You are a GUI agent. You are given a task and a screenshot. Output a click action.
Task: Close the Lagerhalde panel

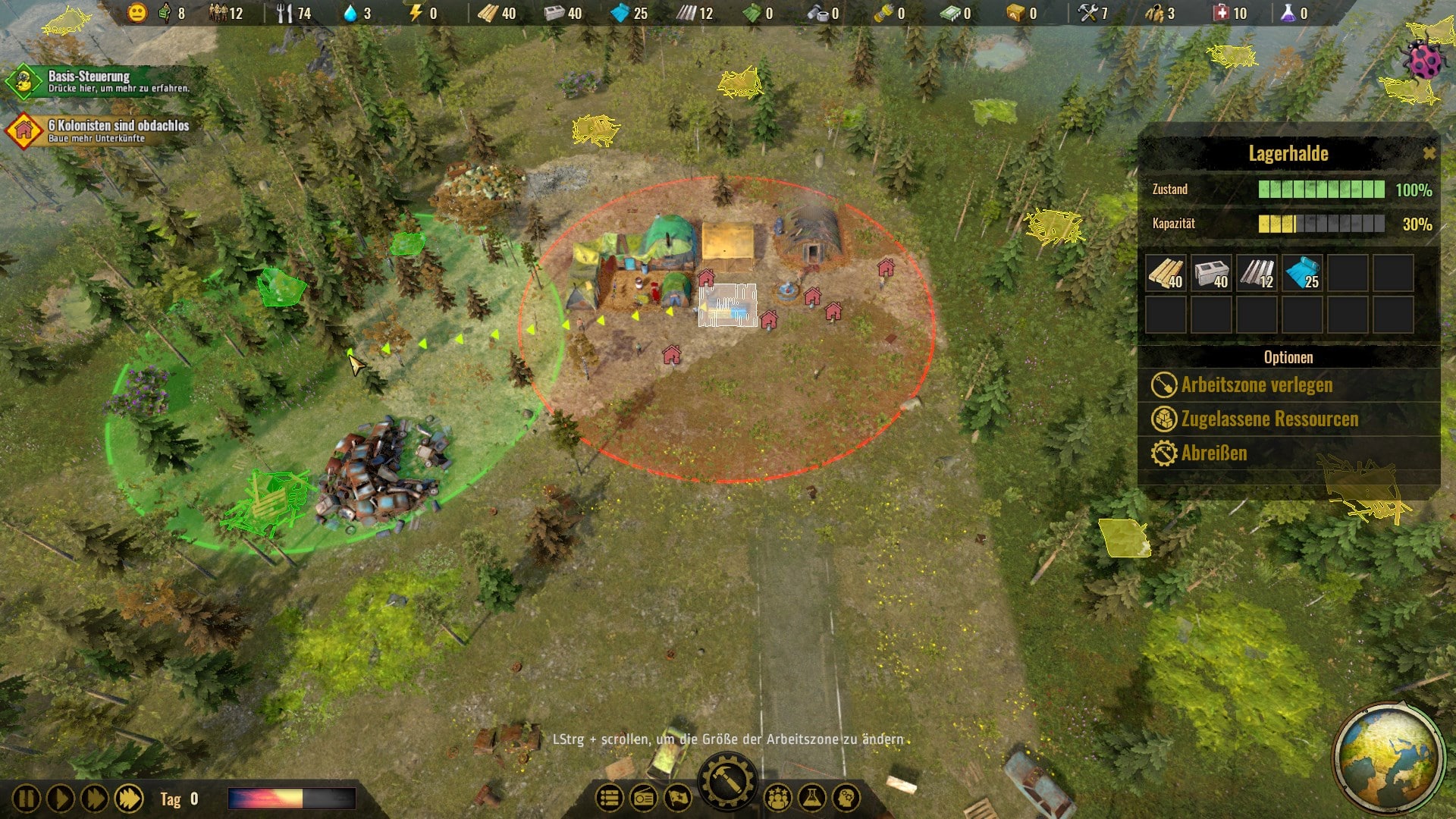point(1429,154)
